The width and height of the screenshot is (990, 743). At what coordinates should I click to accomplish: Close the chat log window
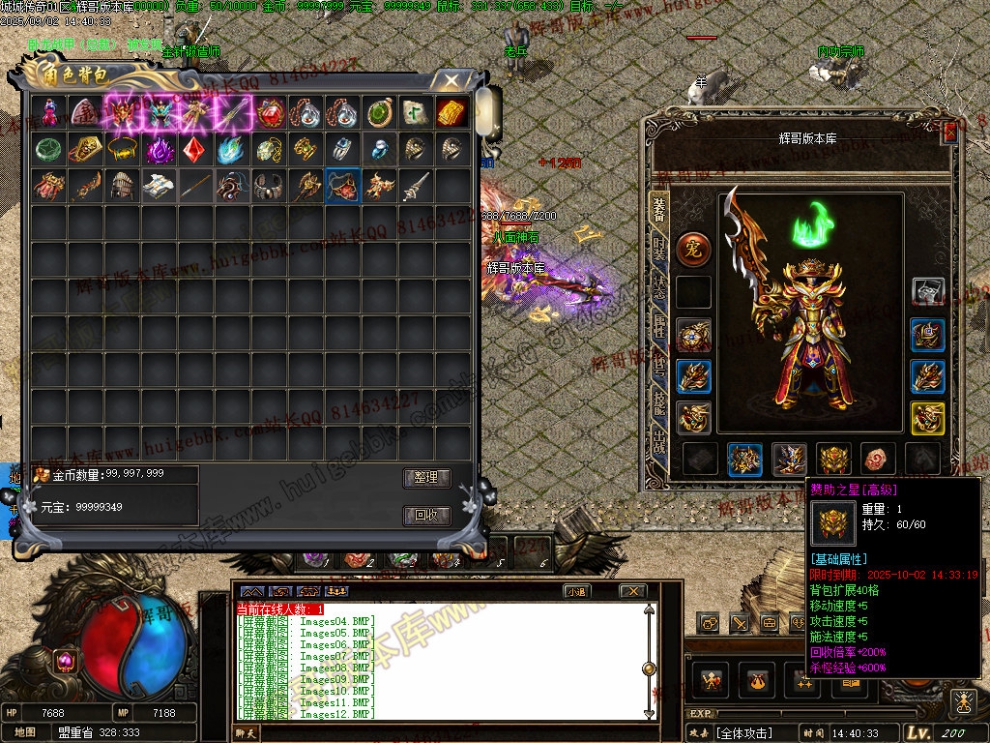632,591
